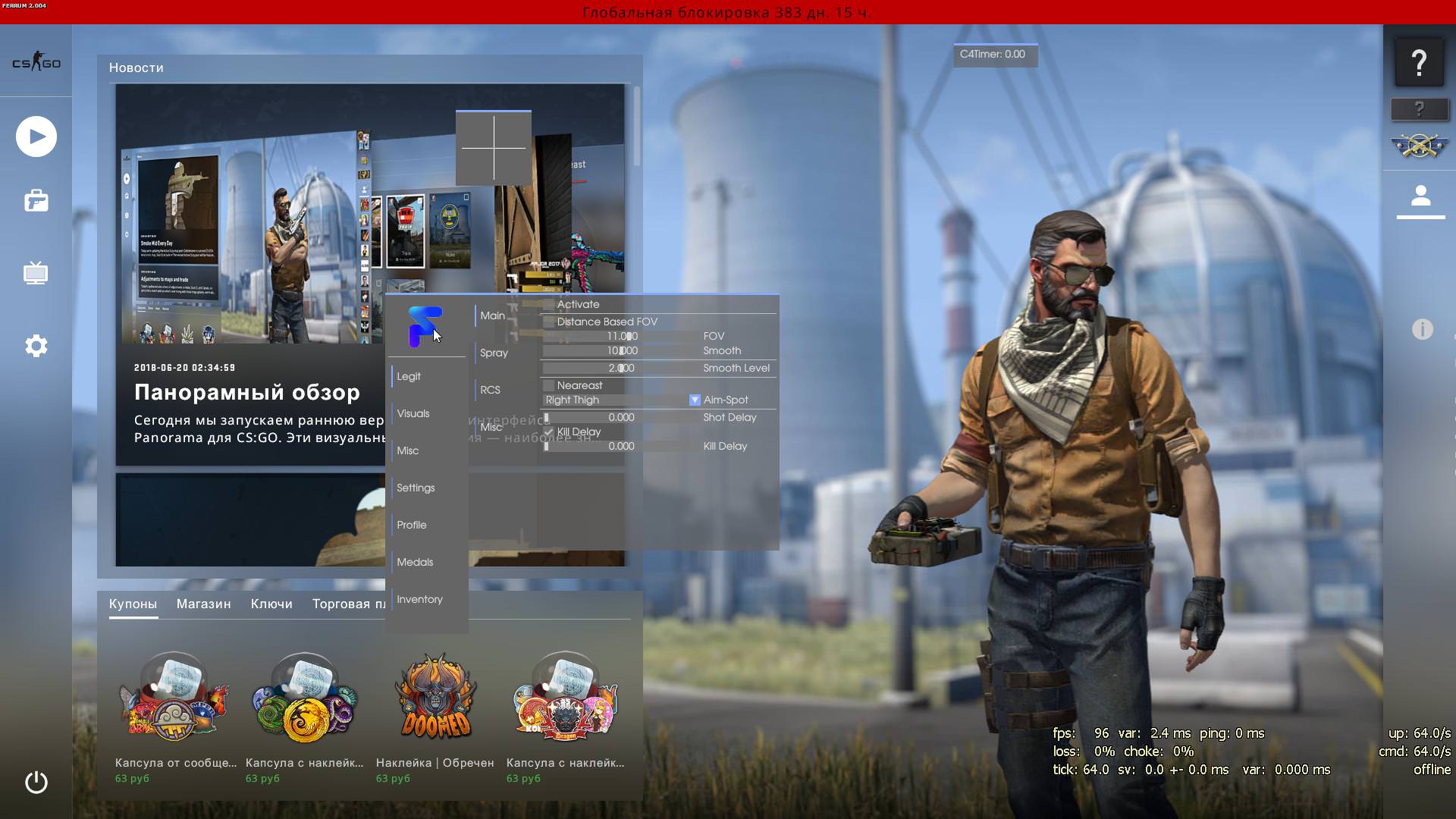Select the Doomed sticker item
This screenshot has height=819, width=1456.
[436, 698]
